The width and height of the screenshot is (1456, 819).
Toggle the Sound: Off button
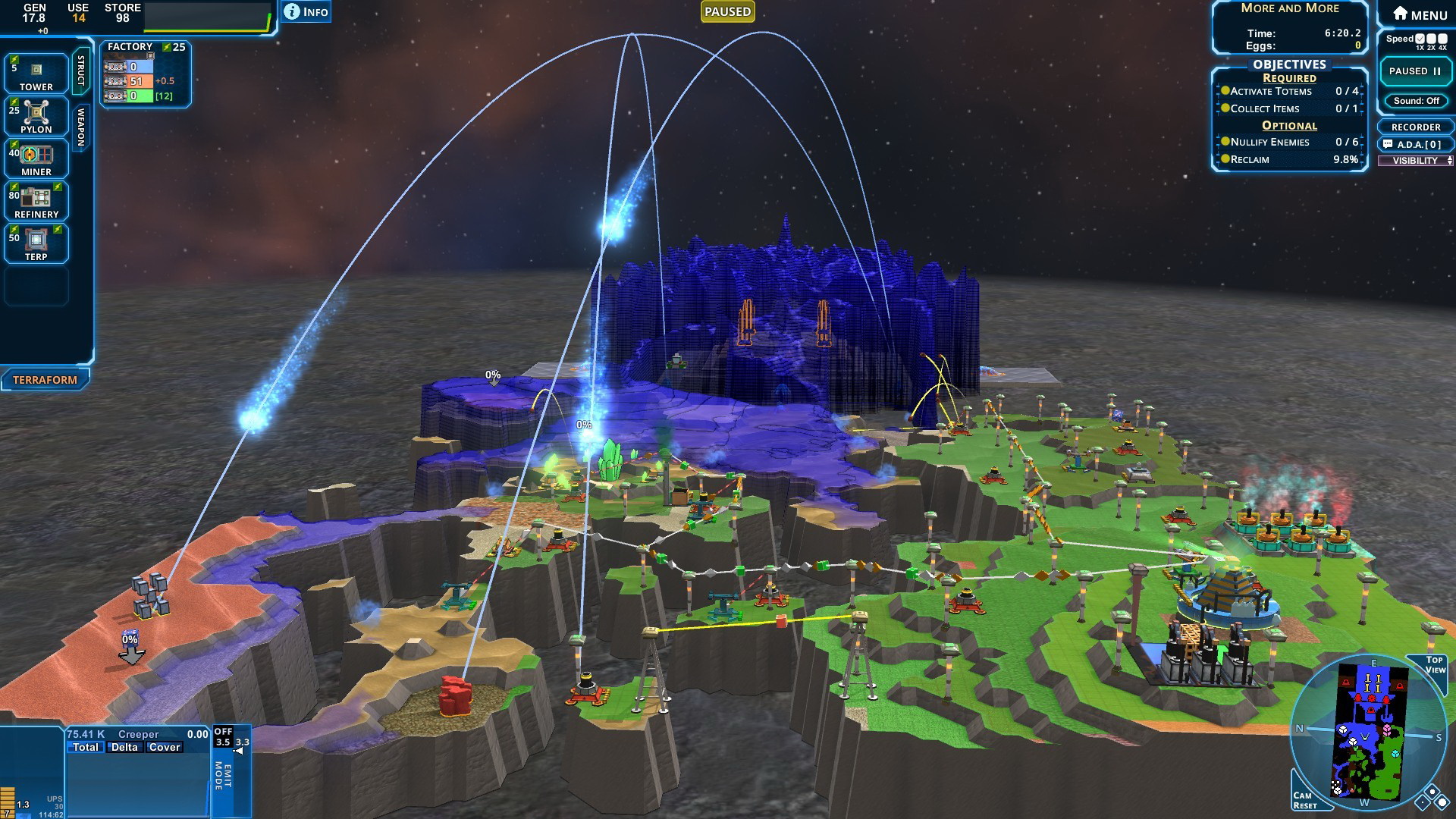point(1416,101)
